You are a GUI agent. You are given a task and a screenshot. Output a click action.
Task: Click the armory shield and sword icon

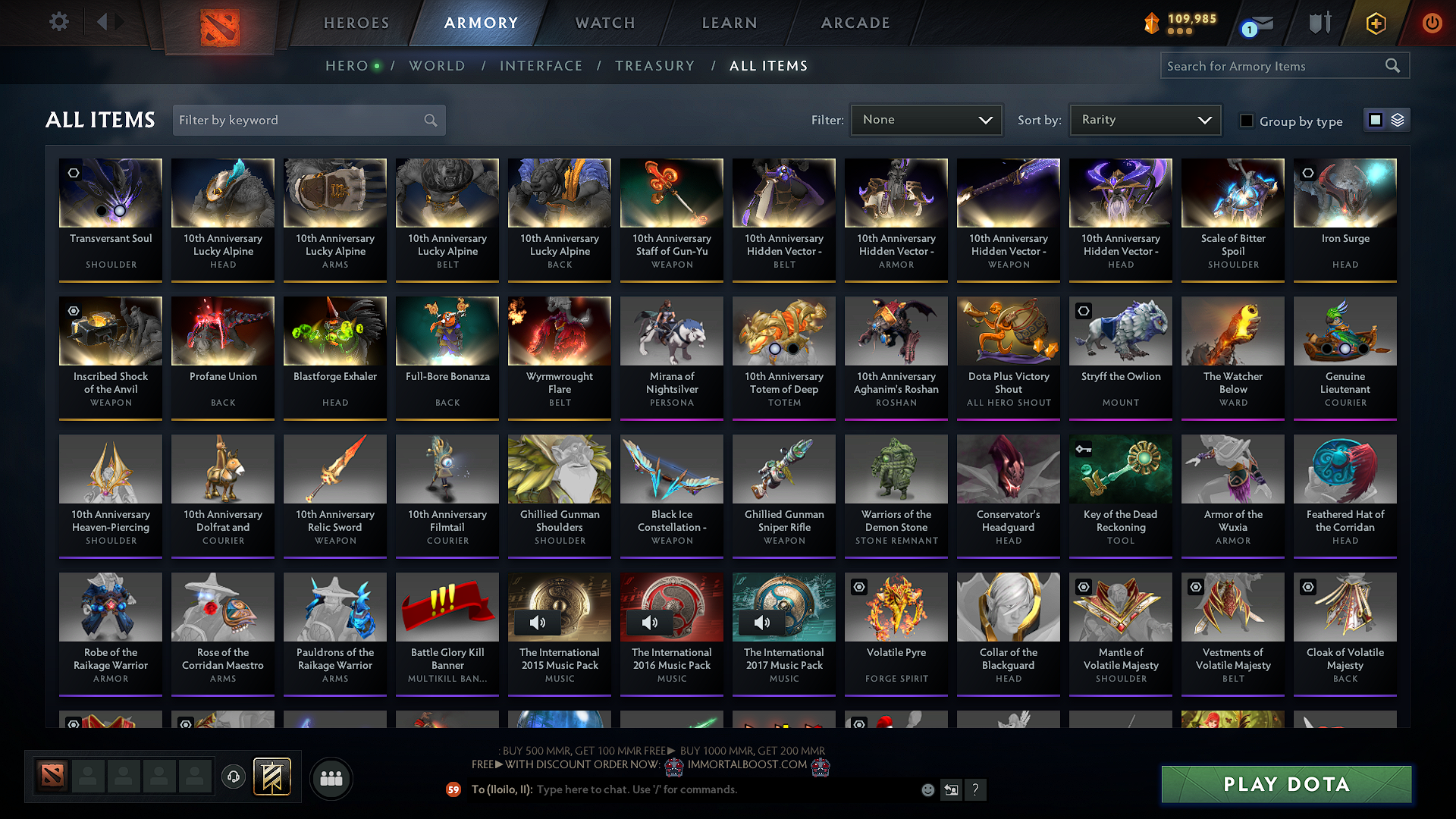click(1319, 23)
